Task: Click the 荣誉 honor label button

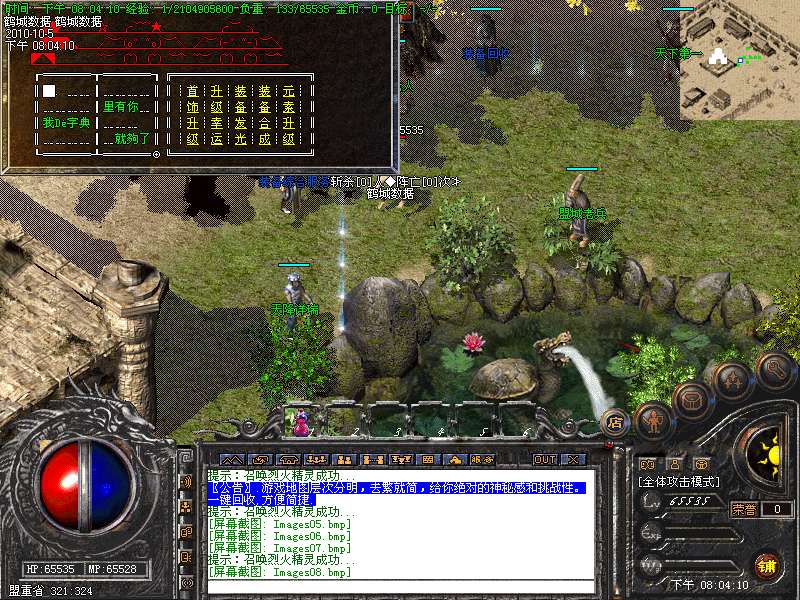Action: [x=744, y=509]
